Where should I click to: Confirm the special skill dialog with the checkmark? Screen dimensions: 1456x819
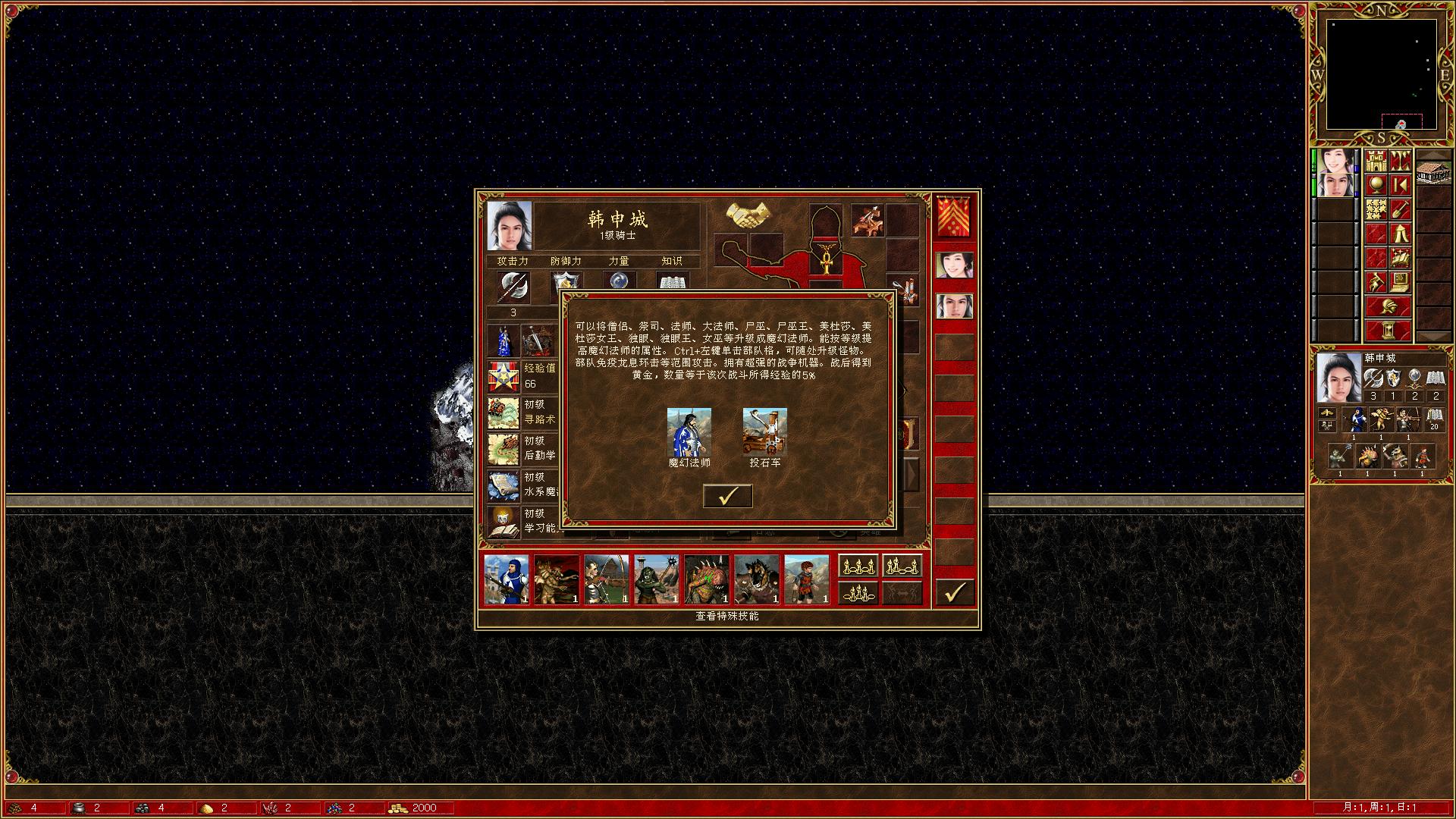[x=727, y=496]
